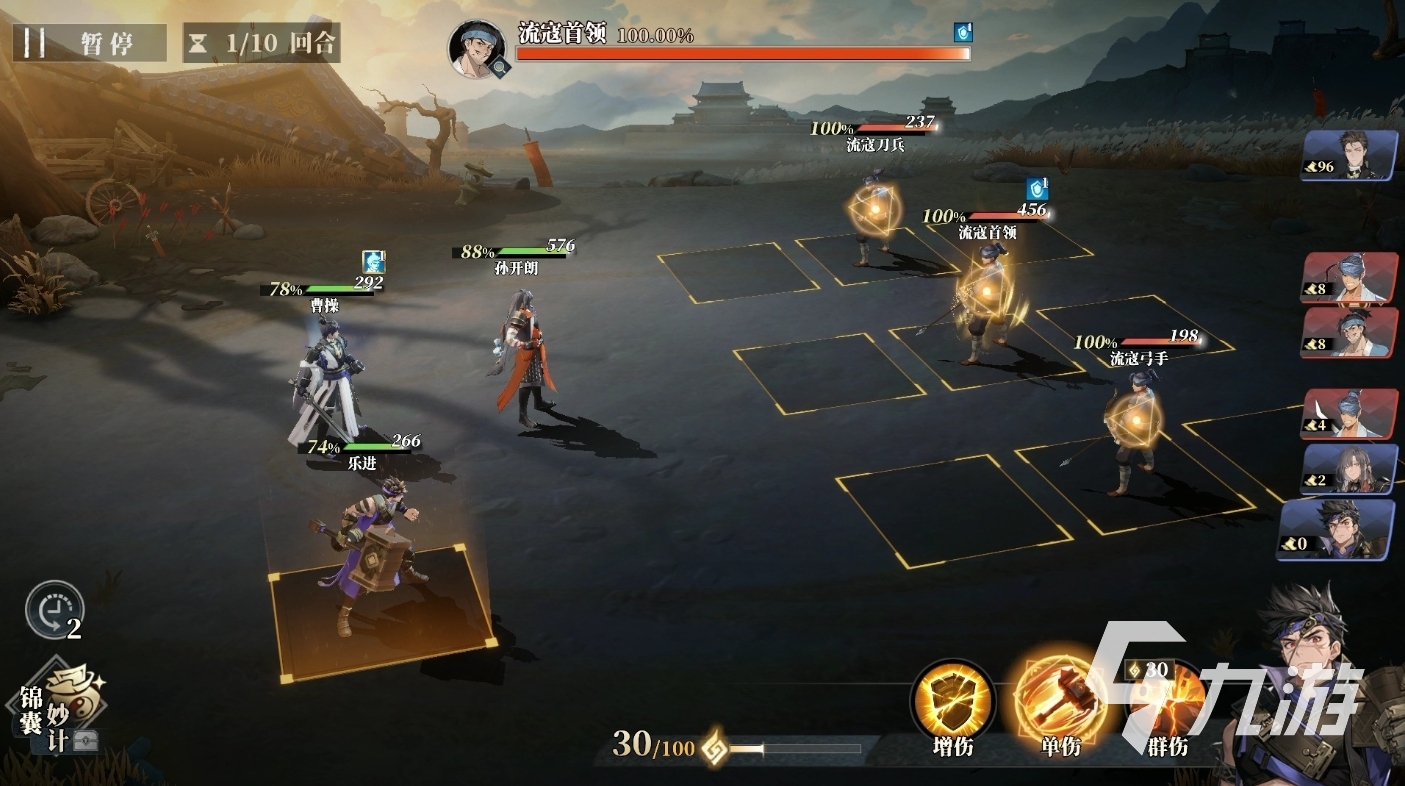Activate the 增伤 shield skill
This screenshot has height=786, width=1405.
pyautogui.click(x=953, y=703)
